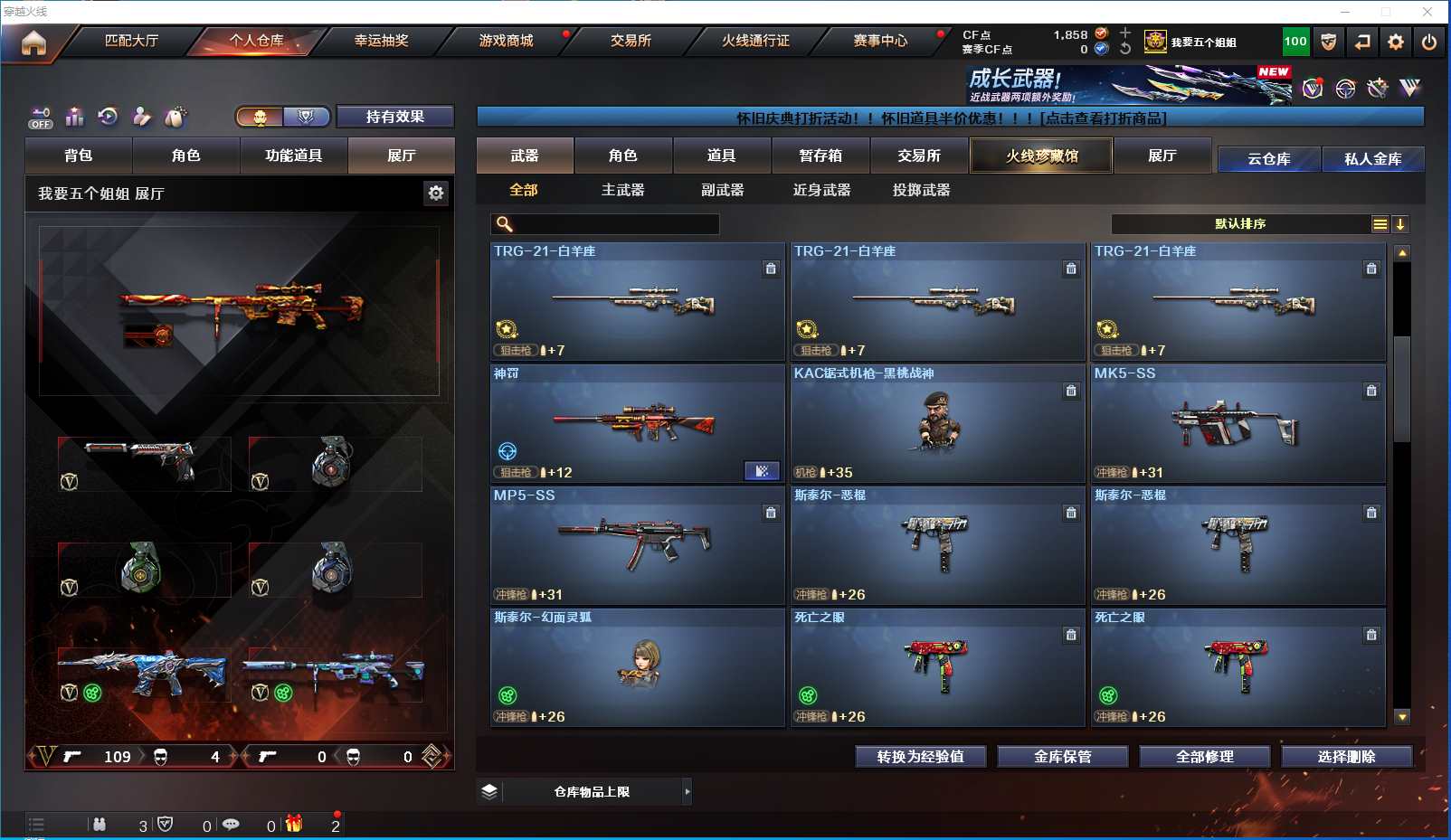Image resolution: width=1451 pixels, height=840 pixels.
Task: Click 转换为经验值 button
Action: point(920,757)
